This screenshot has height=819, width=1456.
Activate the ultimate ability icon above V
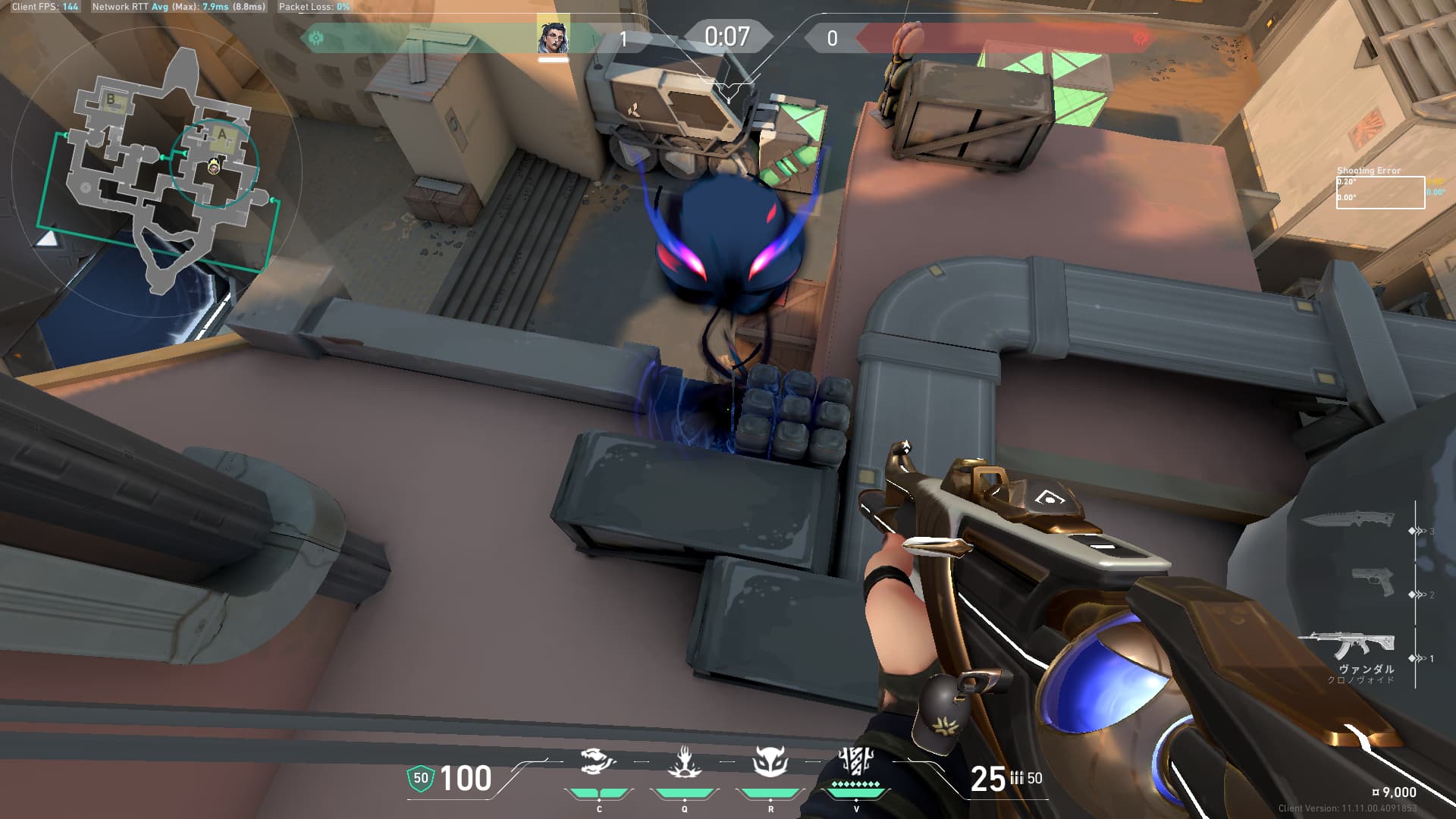(855, 761)
